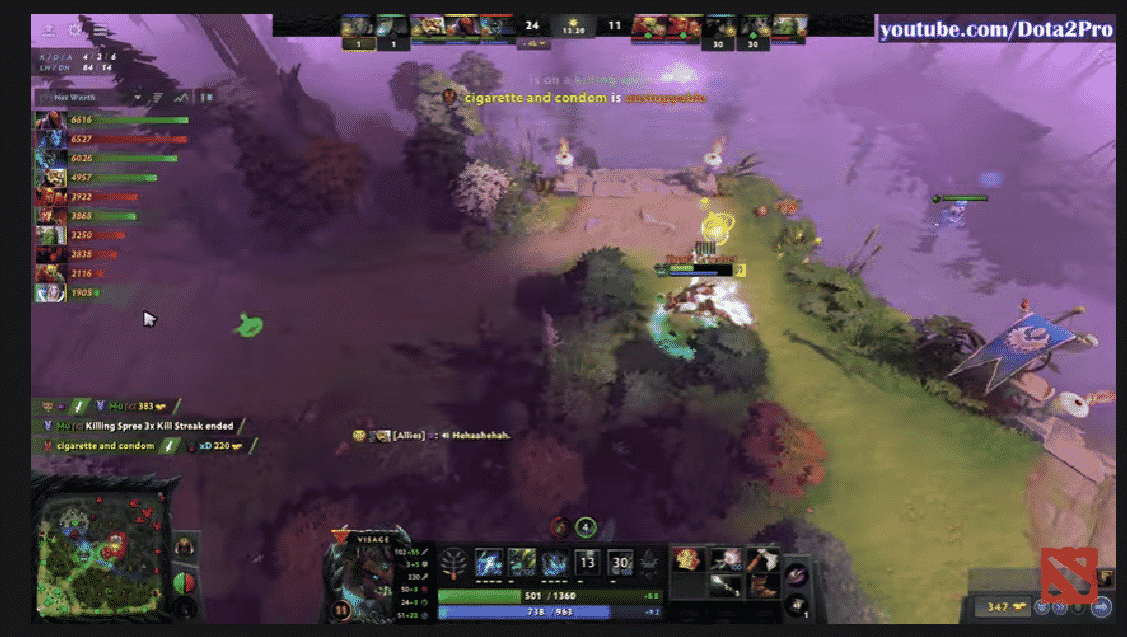This screenshot has width=1127, height=637.
Task: Open the talent tree icon
Action: click(456, 562)
